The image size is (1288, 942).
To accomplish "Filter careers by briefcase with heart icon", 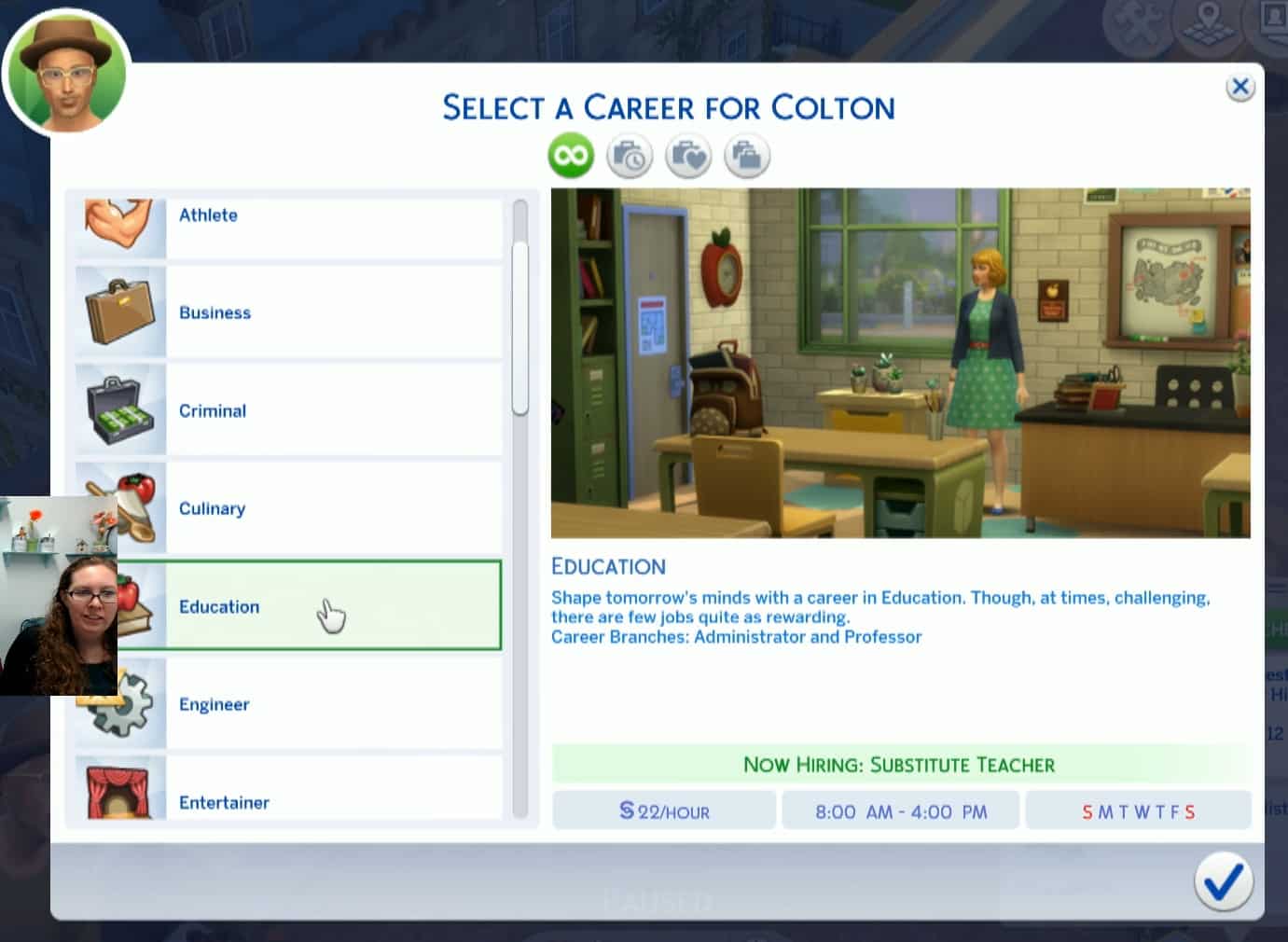I will click(x=688, y=156).
